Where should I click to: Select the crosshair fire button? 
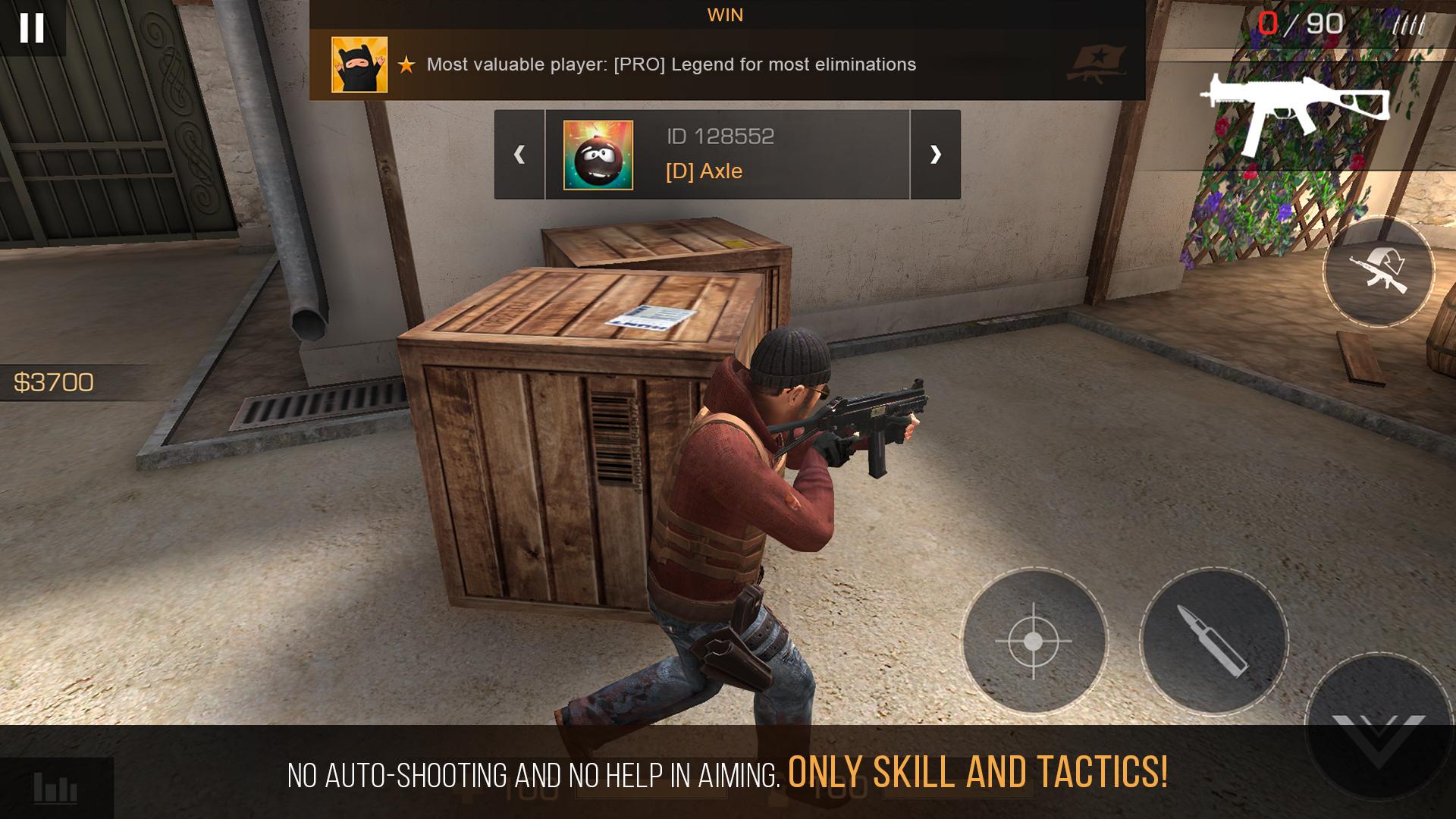click(x=1033, y=639)
